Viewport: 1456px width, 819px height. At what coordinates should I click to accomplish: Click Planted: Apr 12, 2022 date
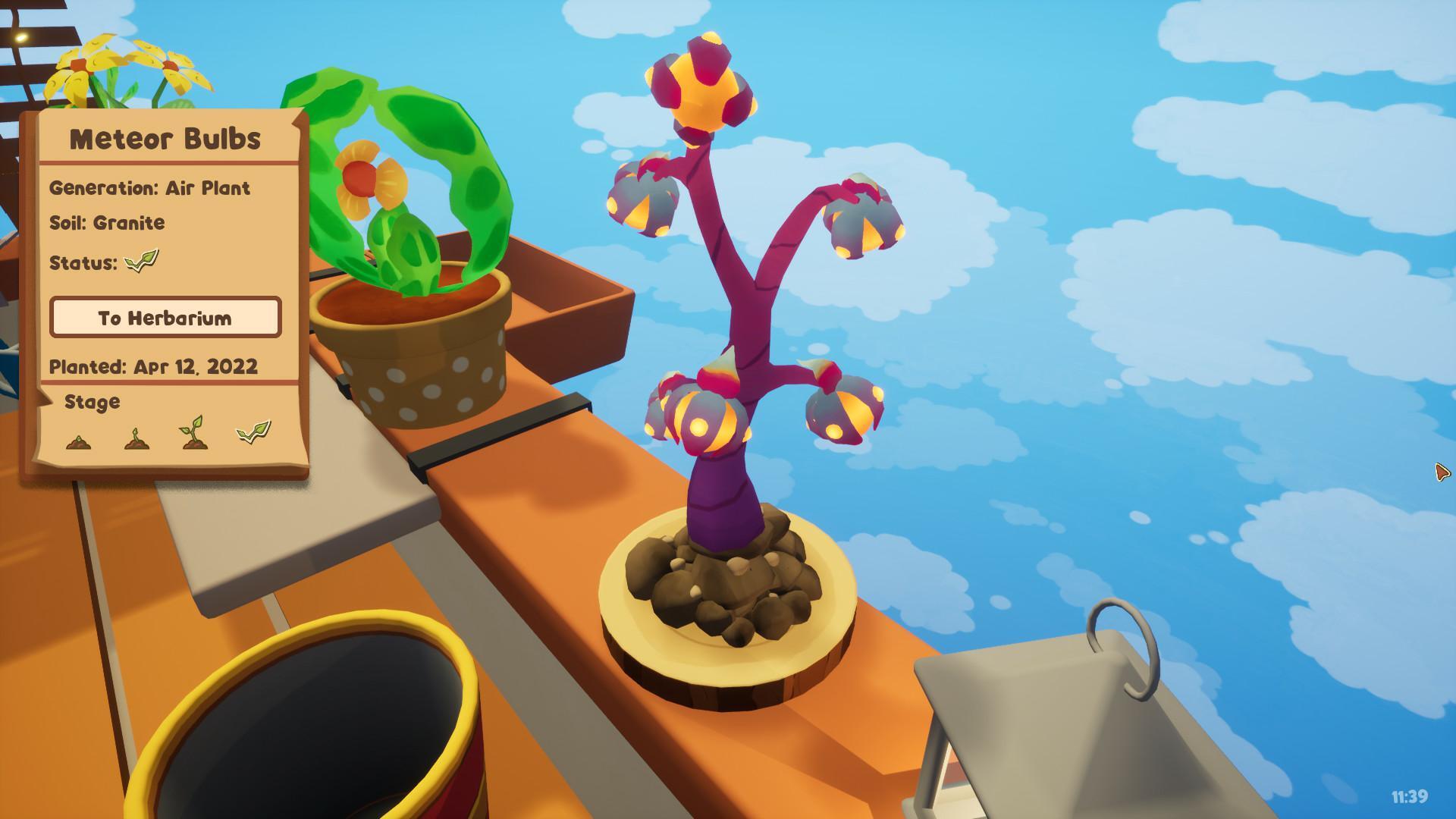coord(154,367)
